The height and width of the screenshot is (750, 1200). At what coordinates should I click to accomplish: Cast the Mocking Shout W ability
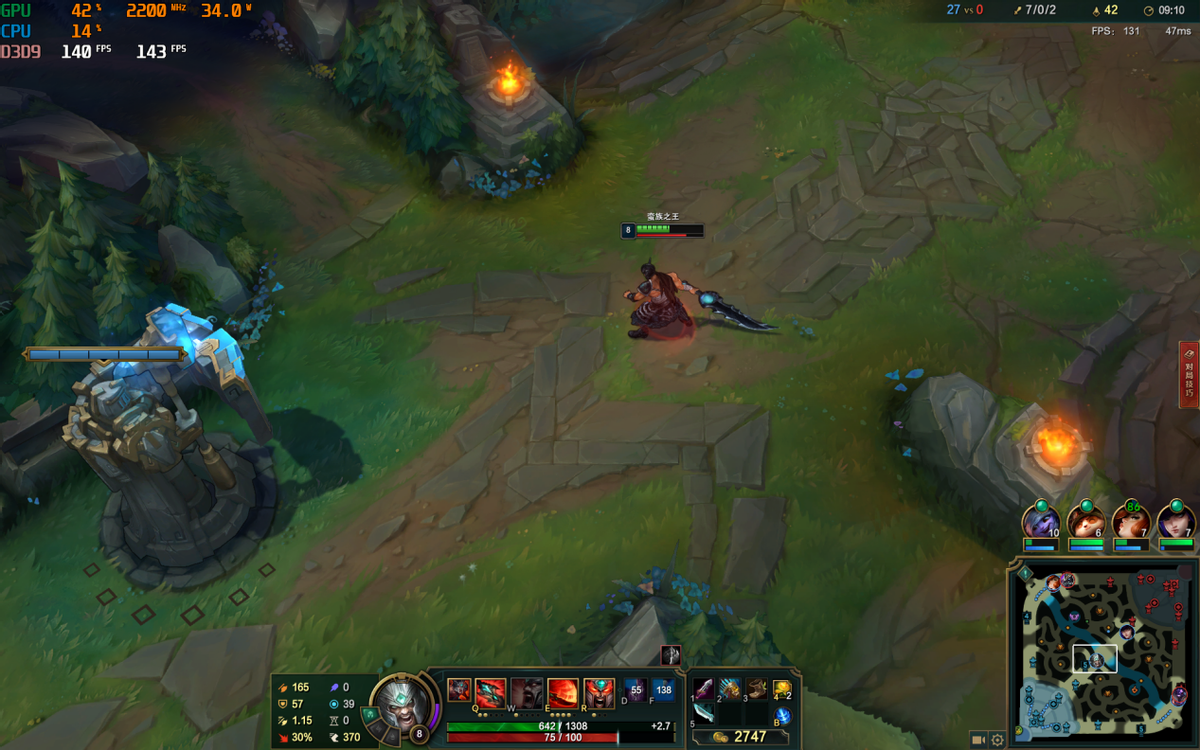[526, 692]
